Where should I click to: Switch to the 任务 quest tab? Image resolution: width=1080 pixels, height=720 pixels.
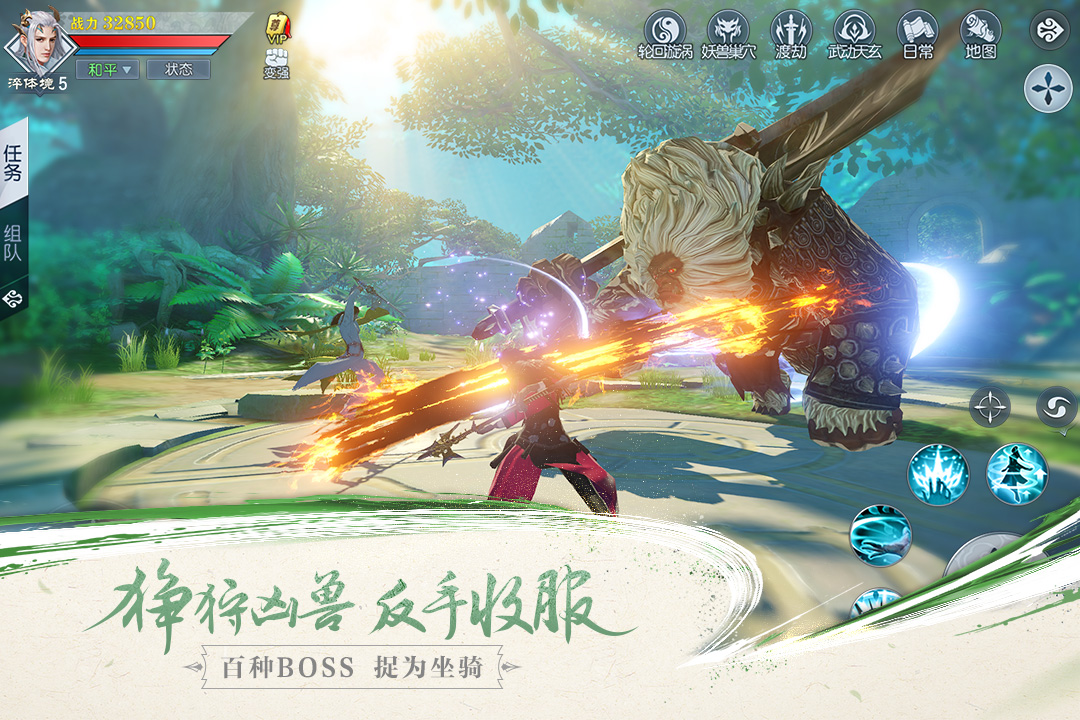13,164
